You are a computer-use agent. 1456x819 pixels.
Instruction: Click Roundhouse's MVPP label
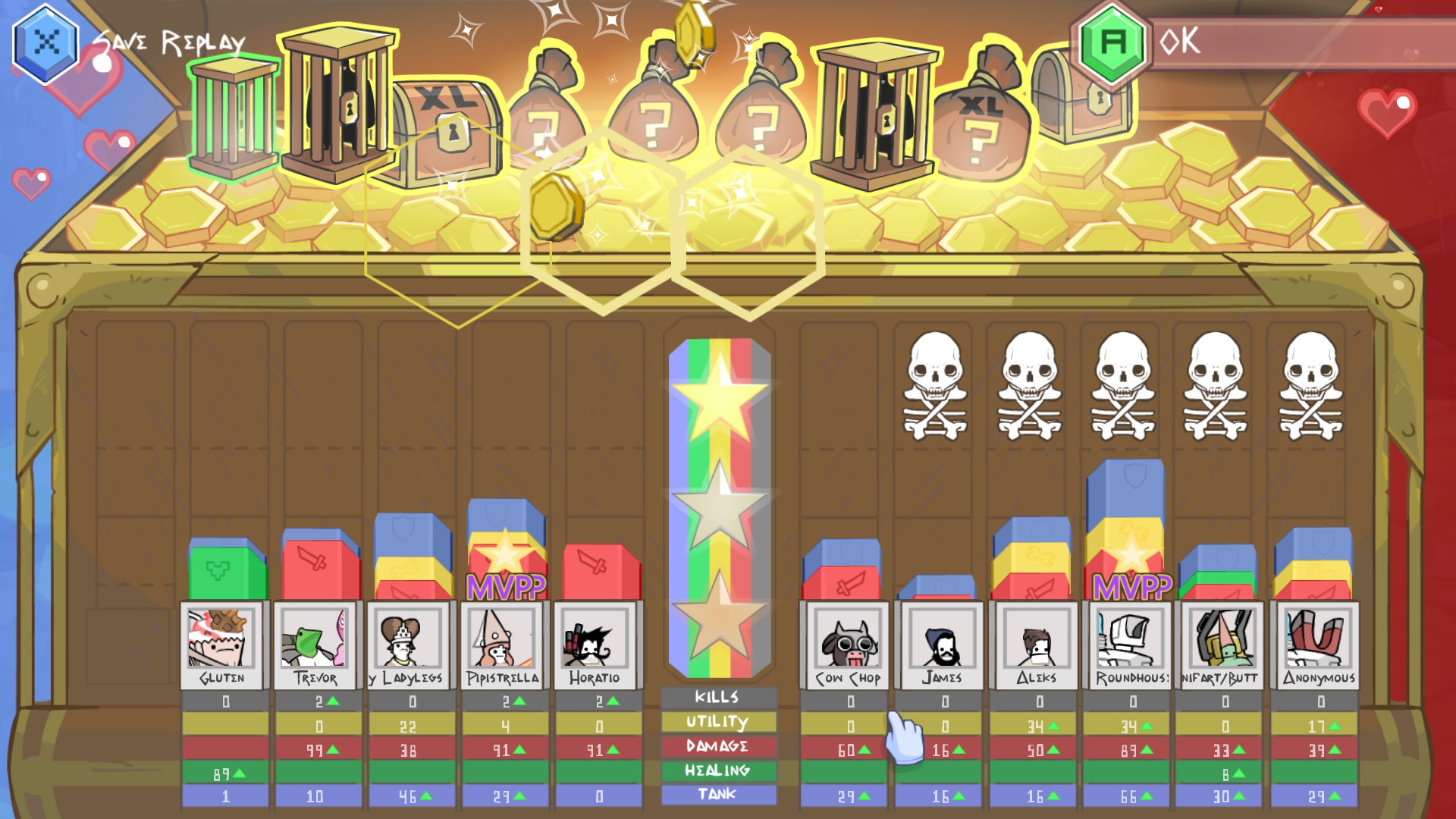[x=1131, y=588]
